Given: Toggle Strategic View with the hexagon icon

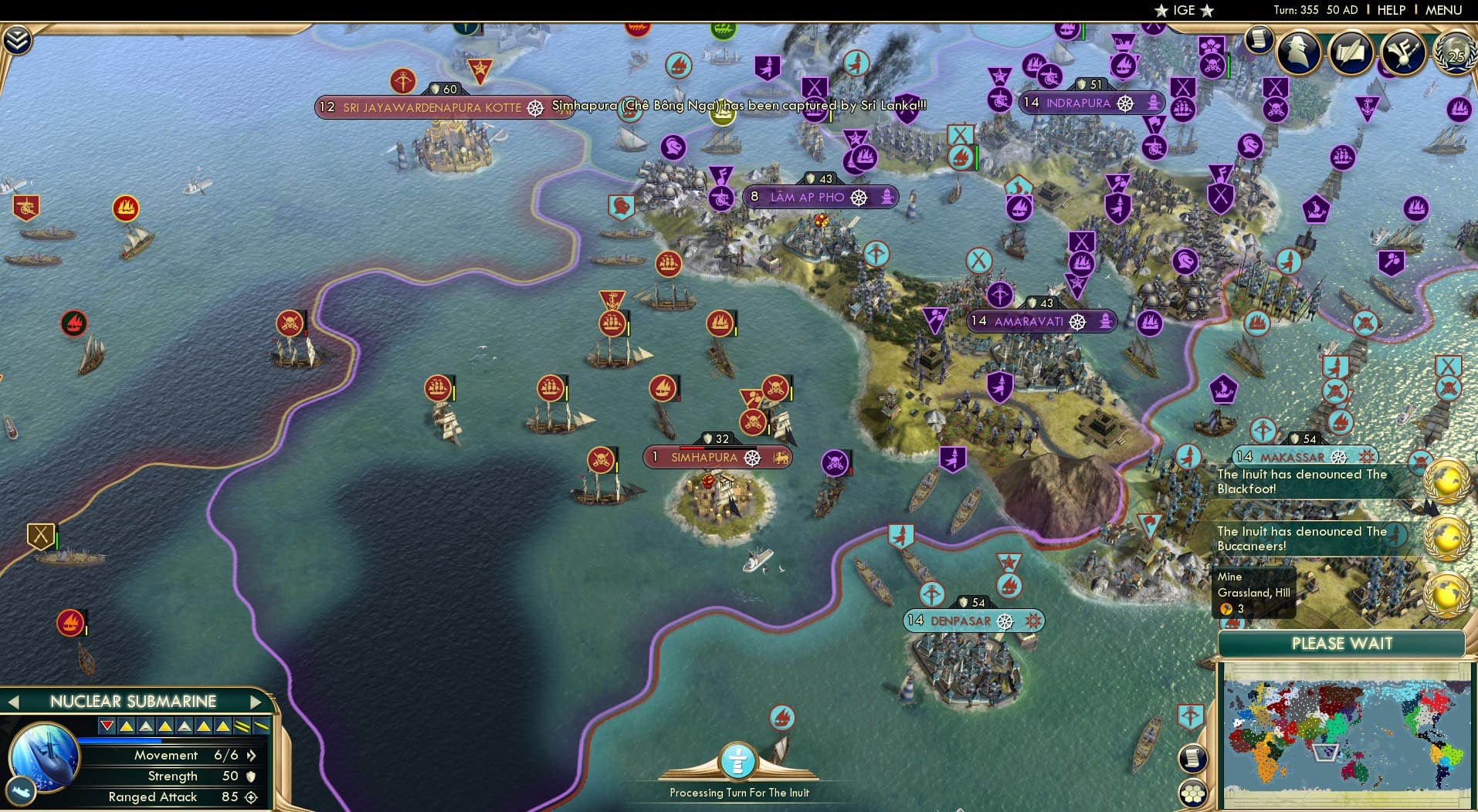Looking at the screenshot, I should coord(1194,792).
